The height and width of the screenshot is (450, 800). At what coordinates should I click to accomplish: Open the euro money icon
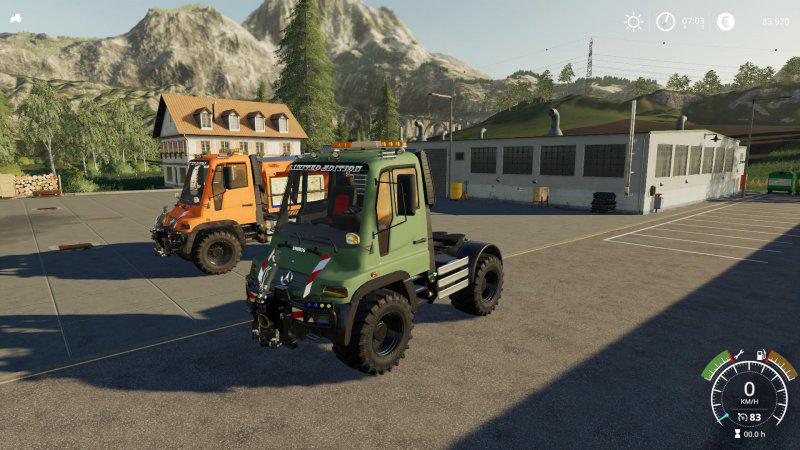(x=725, y=21)
